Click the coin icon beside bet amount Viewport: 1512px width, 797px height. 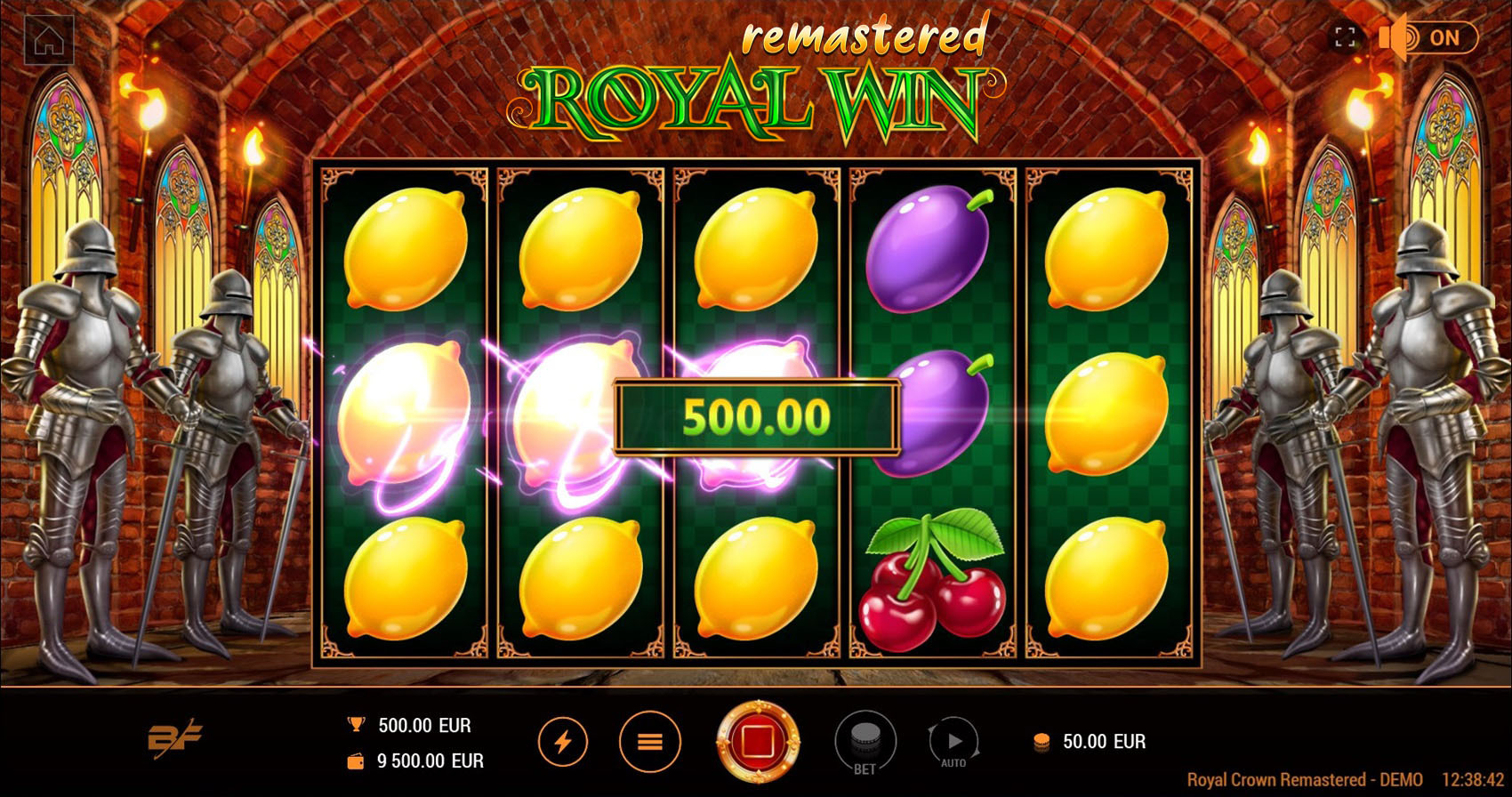tap(1040, 741)
